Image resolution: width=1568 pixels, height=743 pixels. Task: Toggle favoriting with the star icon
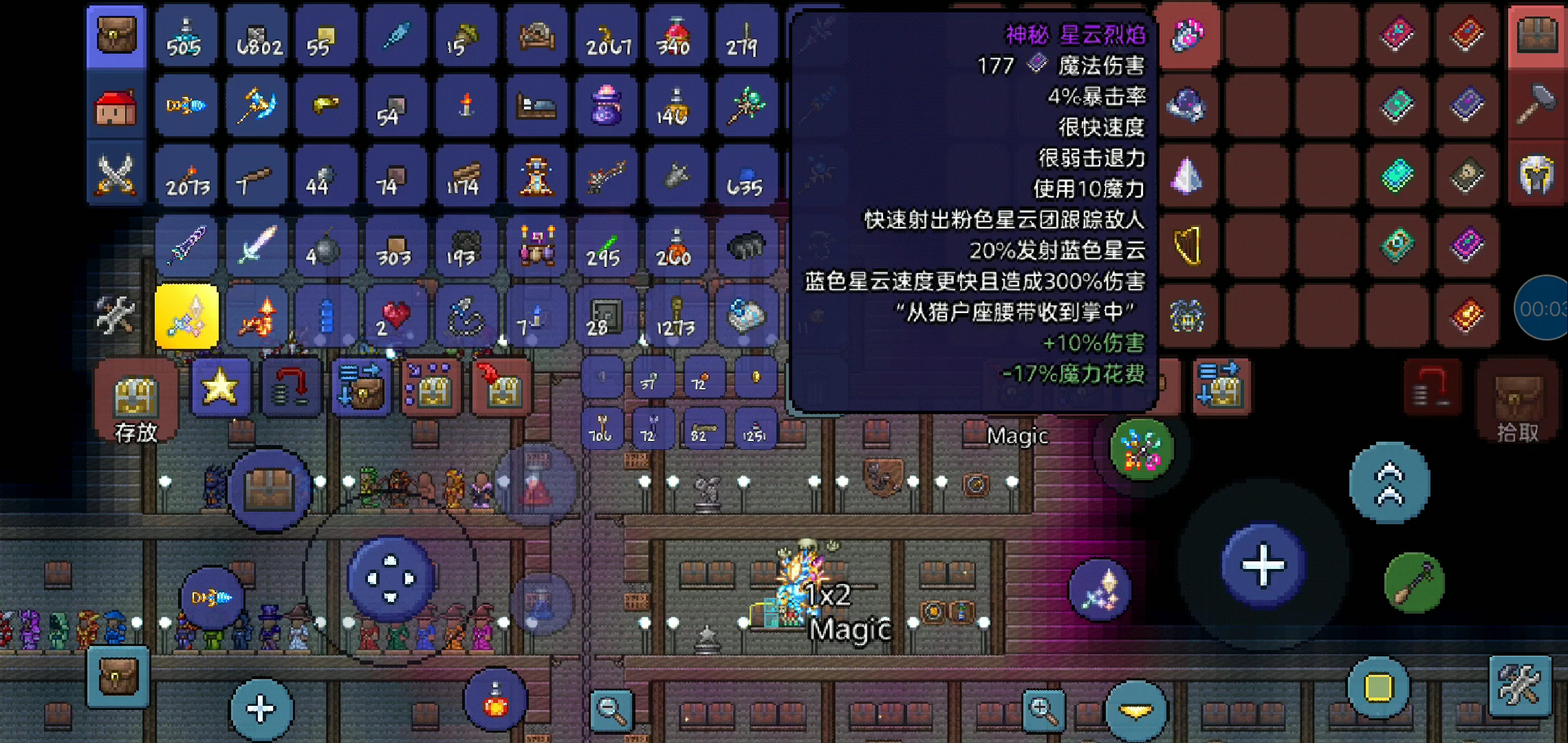click(221, 386)
